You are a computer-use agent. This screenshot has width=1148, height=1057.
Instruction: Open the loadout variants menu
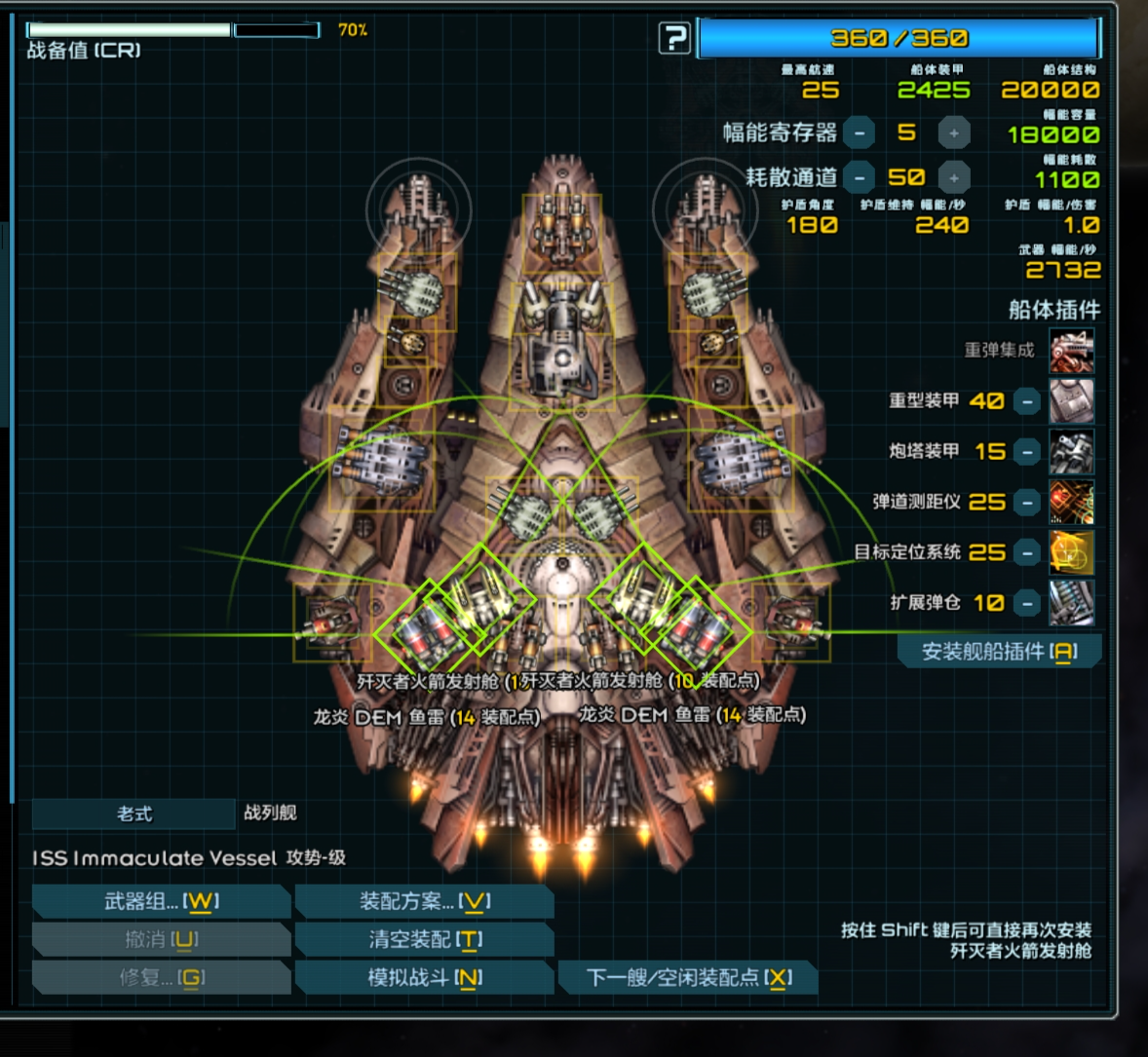[x=424, y=901]
